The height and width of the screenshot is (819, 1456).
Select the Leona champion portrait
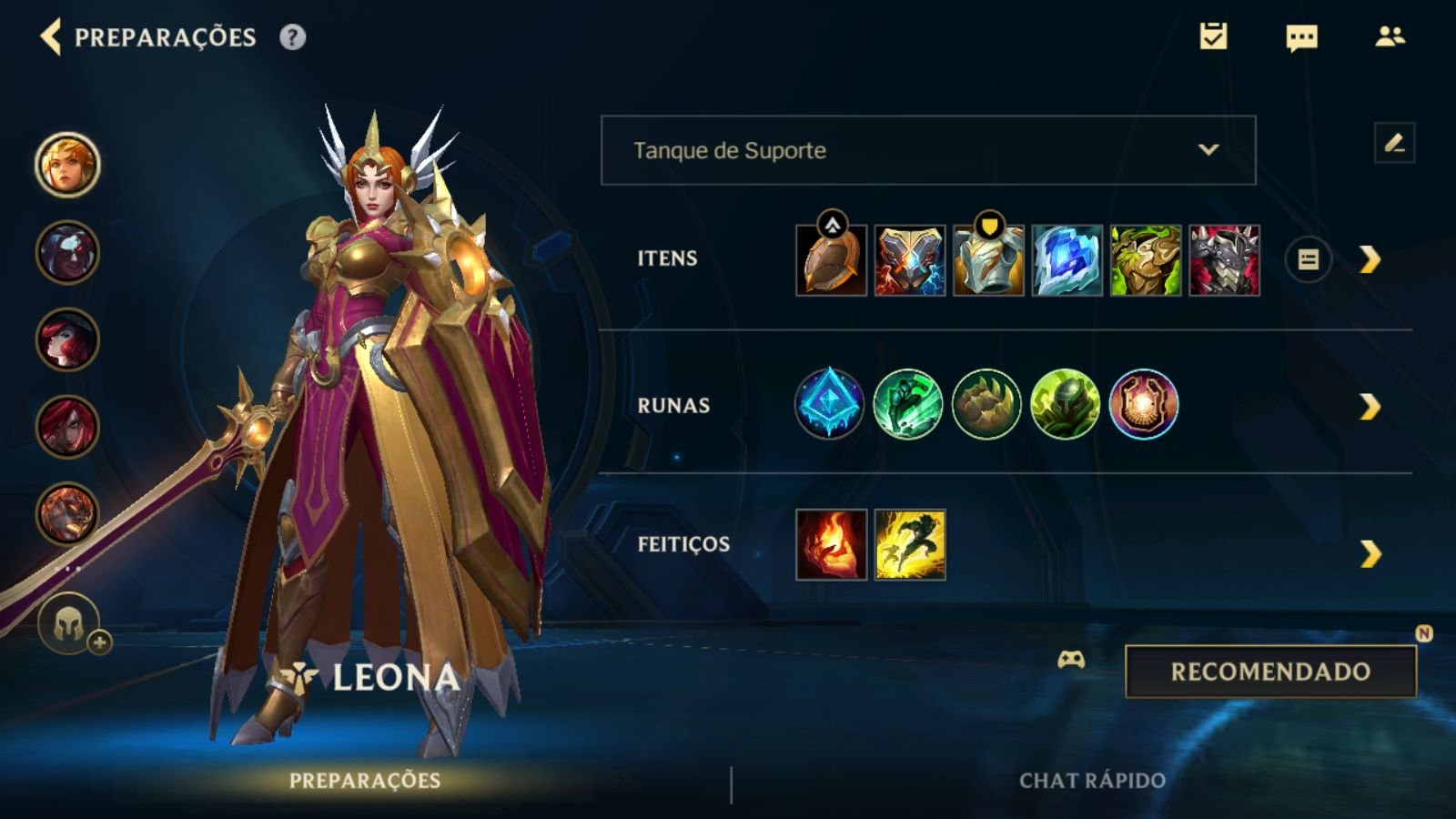(x=67, y=165)
